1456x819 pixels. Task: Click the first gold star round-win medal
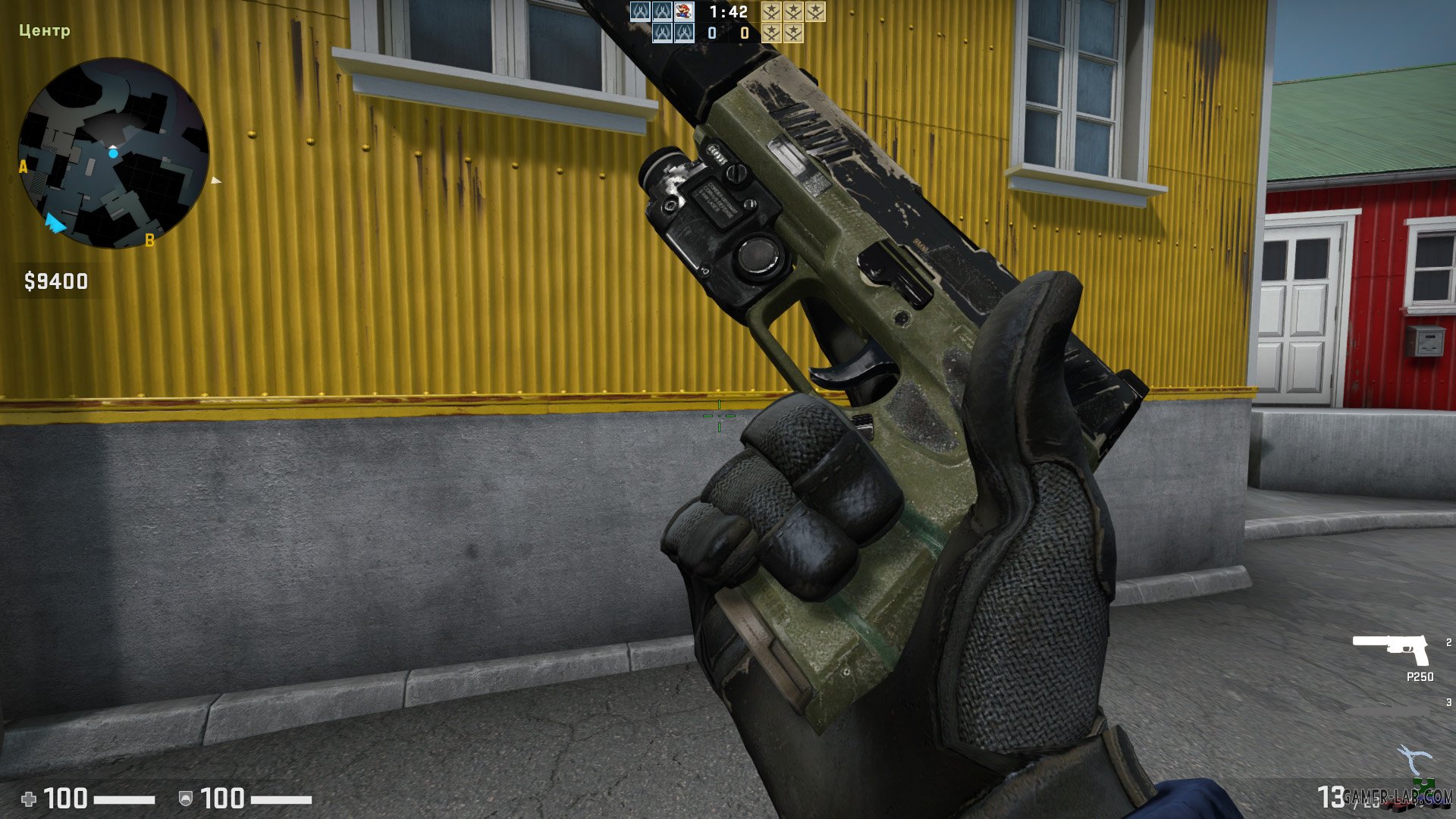tap(771, 11)
